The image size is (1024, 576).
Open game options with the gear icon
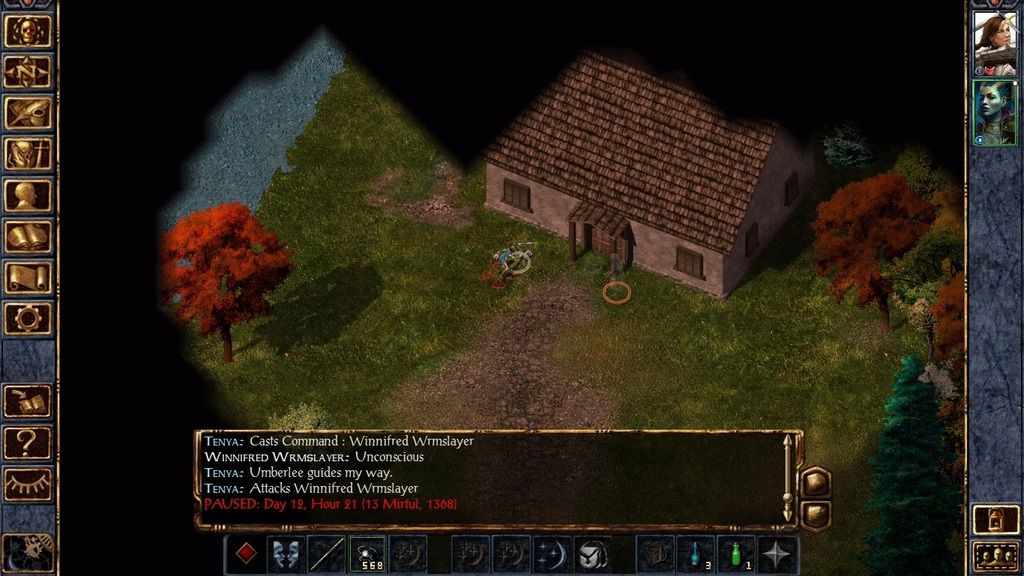point(28,318)
